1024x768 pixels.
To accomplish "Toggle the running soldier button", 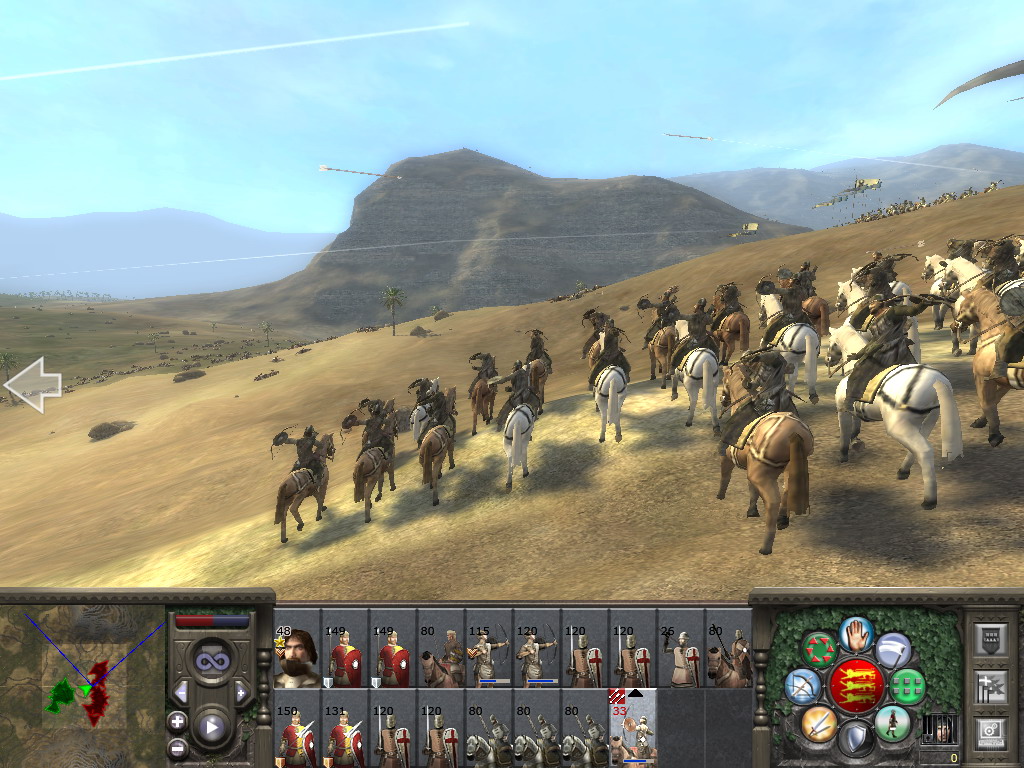I will [892, 723].
